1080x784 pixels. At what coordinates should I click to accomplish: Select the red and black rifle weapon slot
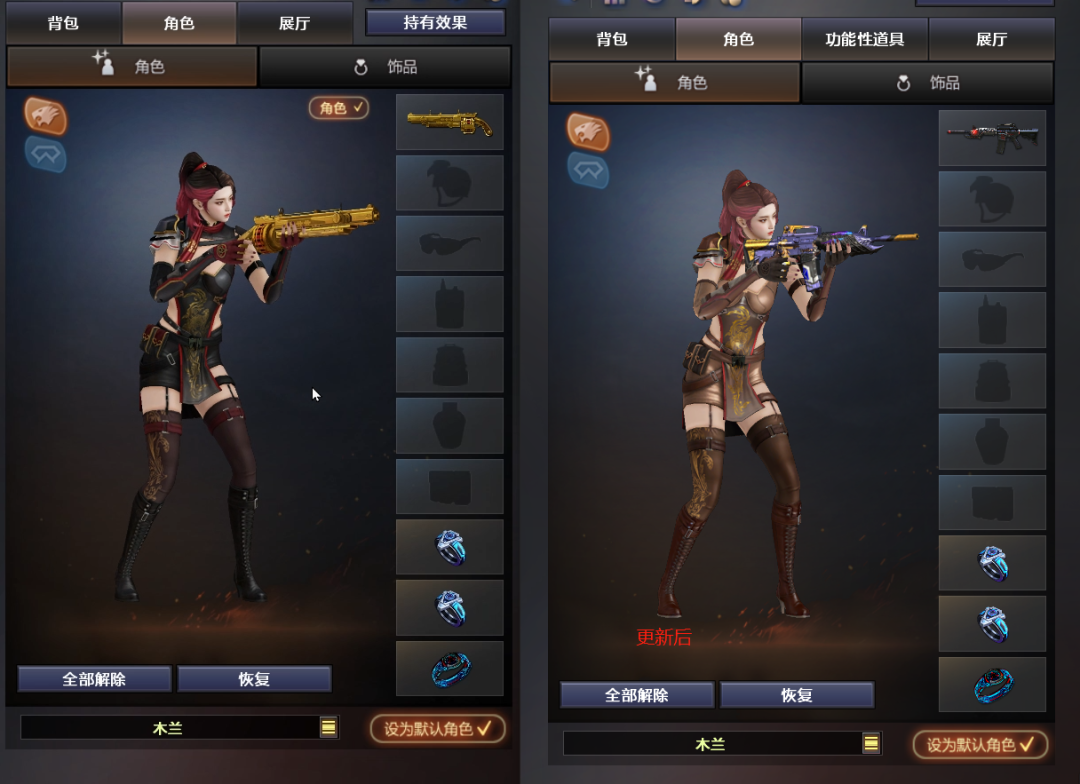992,138
